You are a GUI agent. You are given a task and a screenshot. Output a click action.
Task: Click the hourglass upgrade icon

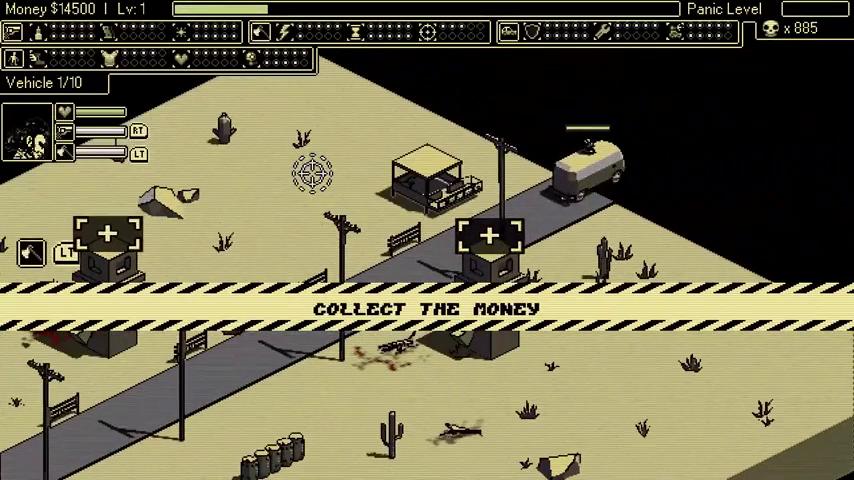point(356,33)
